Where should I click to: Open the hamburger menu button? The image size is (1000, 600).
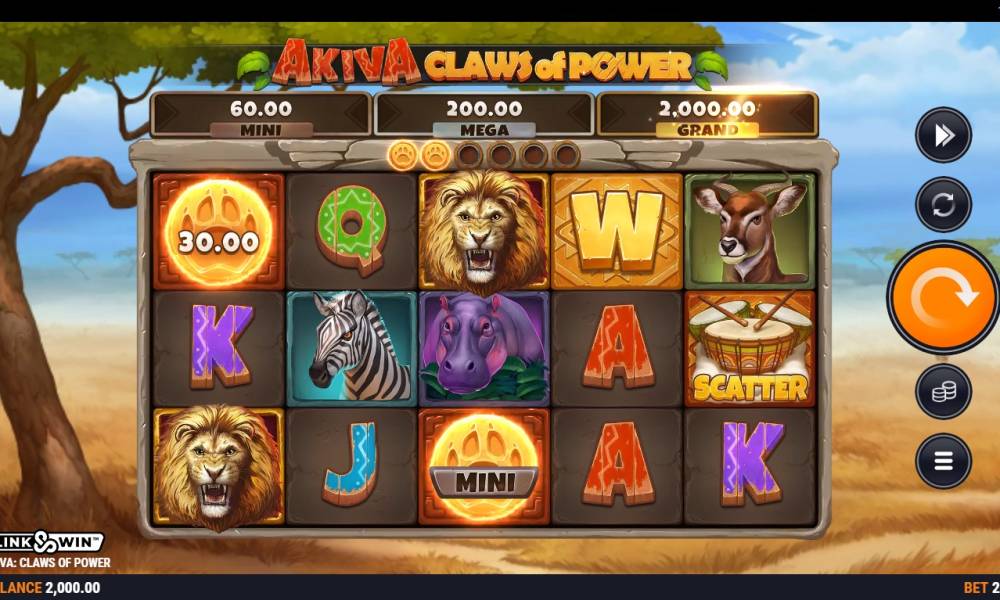coord(943,461)
